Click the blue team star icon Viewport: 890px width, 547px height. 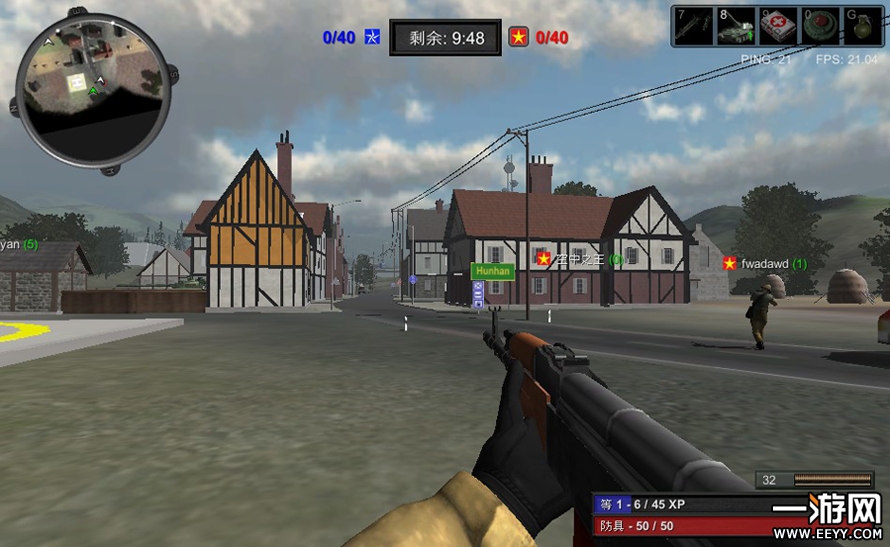pyautogui.click(x=372, y=38)
